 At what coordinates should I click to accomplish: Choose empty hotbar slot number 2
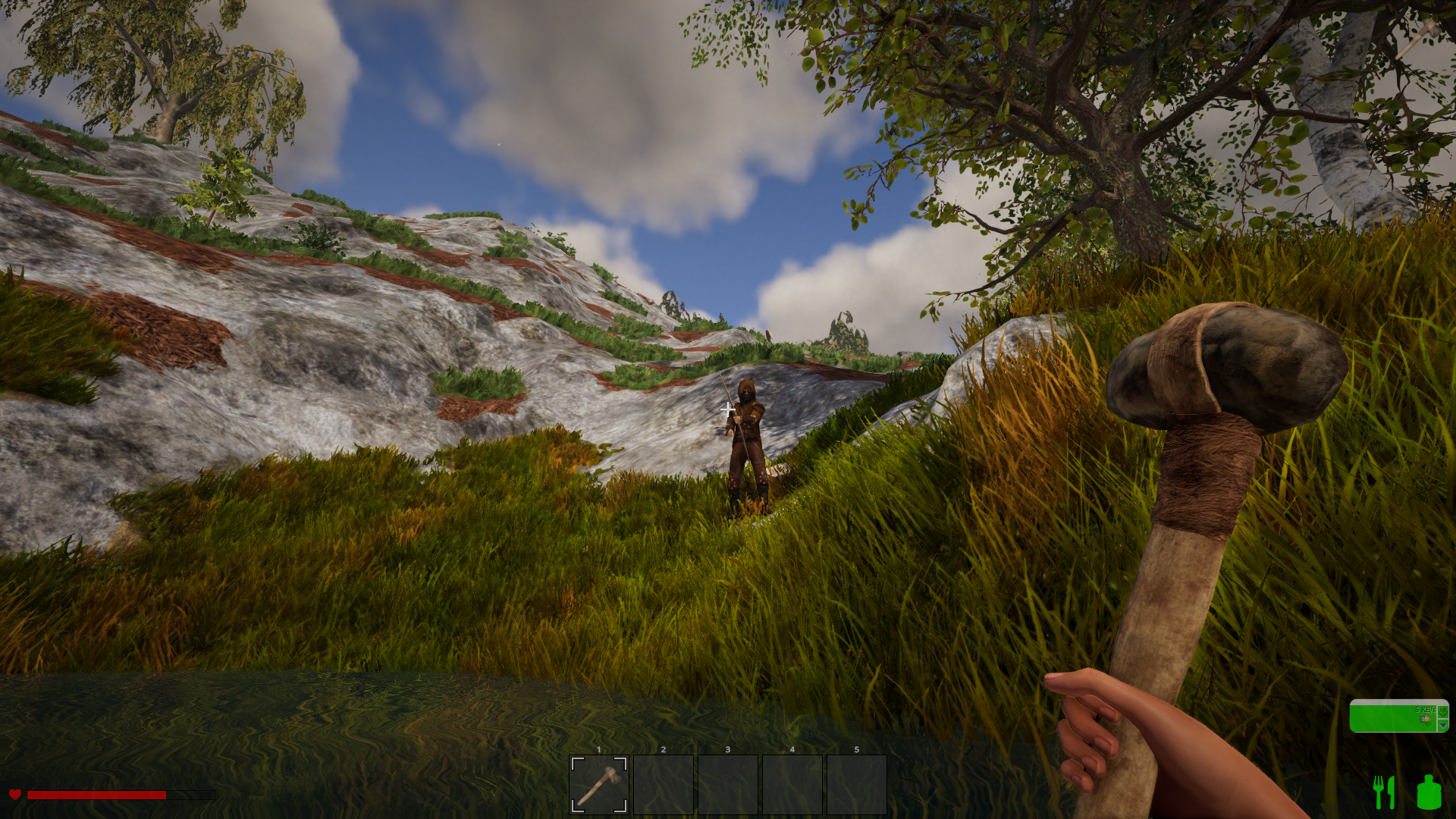pyautogui.click(x=664, y=784)
